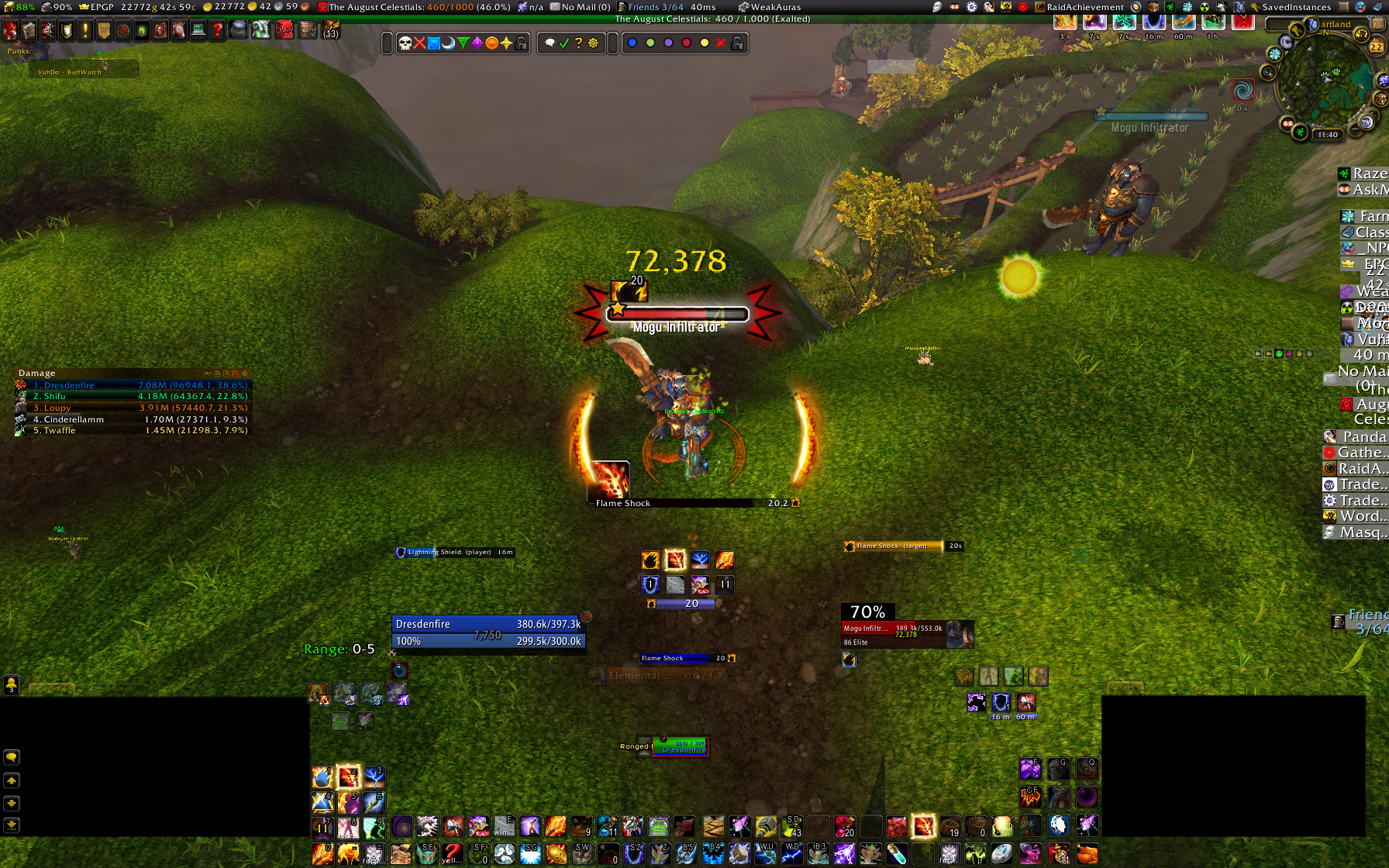Start a ready check with the green checkmark
This screenshot has height=868, width=1389.
pyautogui.click(x=564, y=43)
